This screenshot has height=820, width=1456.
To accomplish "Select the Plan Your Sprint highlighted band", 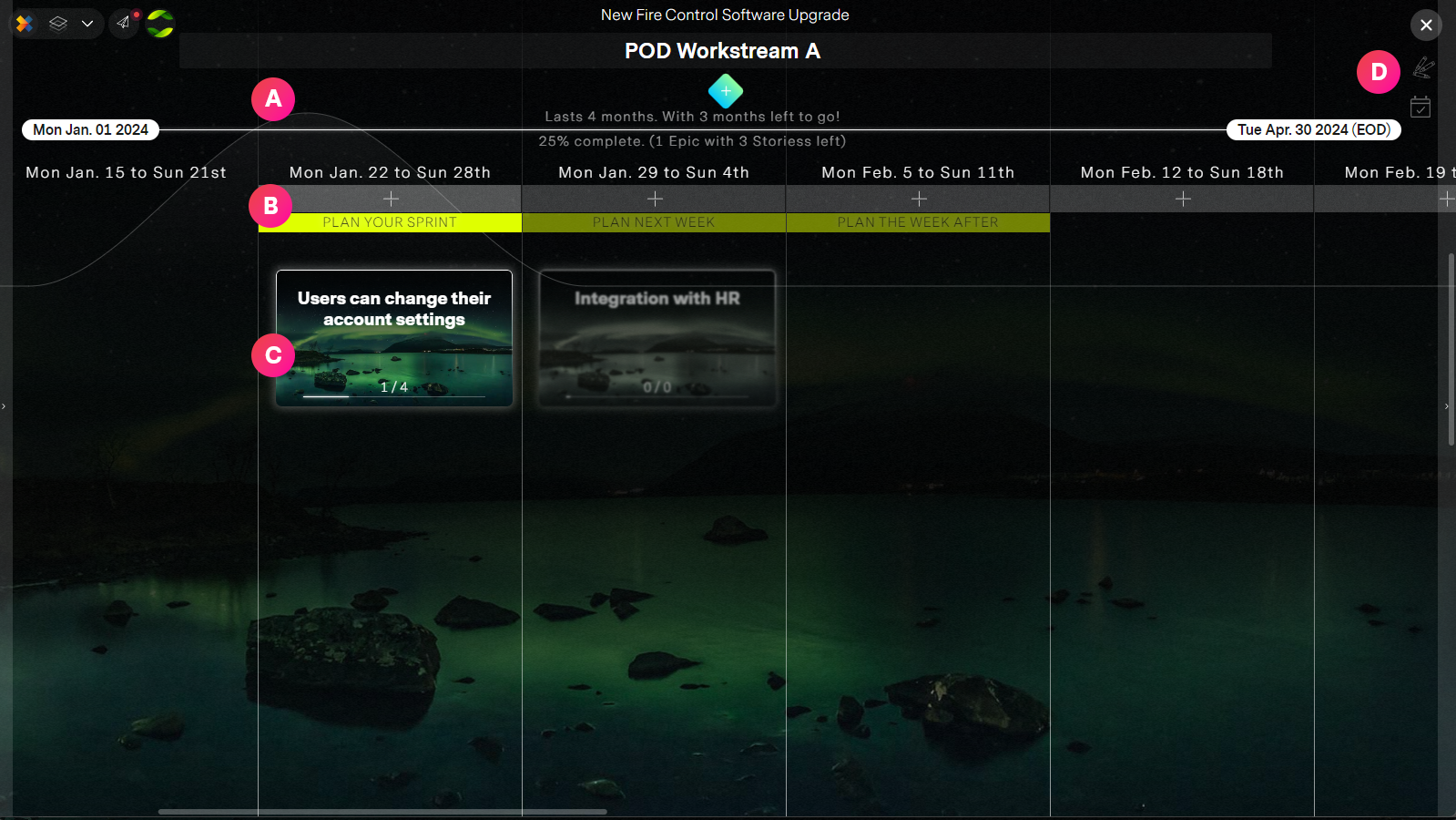I will [389, 222].
